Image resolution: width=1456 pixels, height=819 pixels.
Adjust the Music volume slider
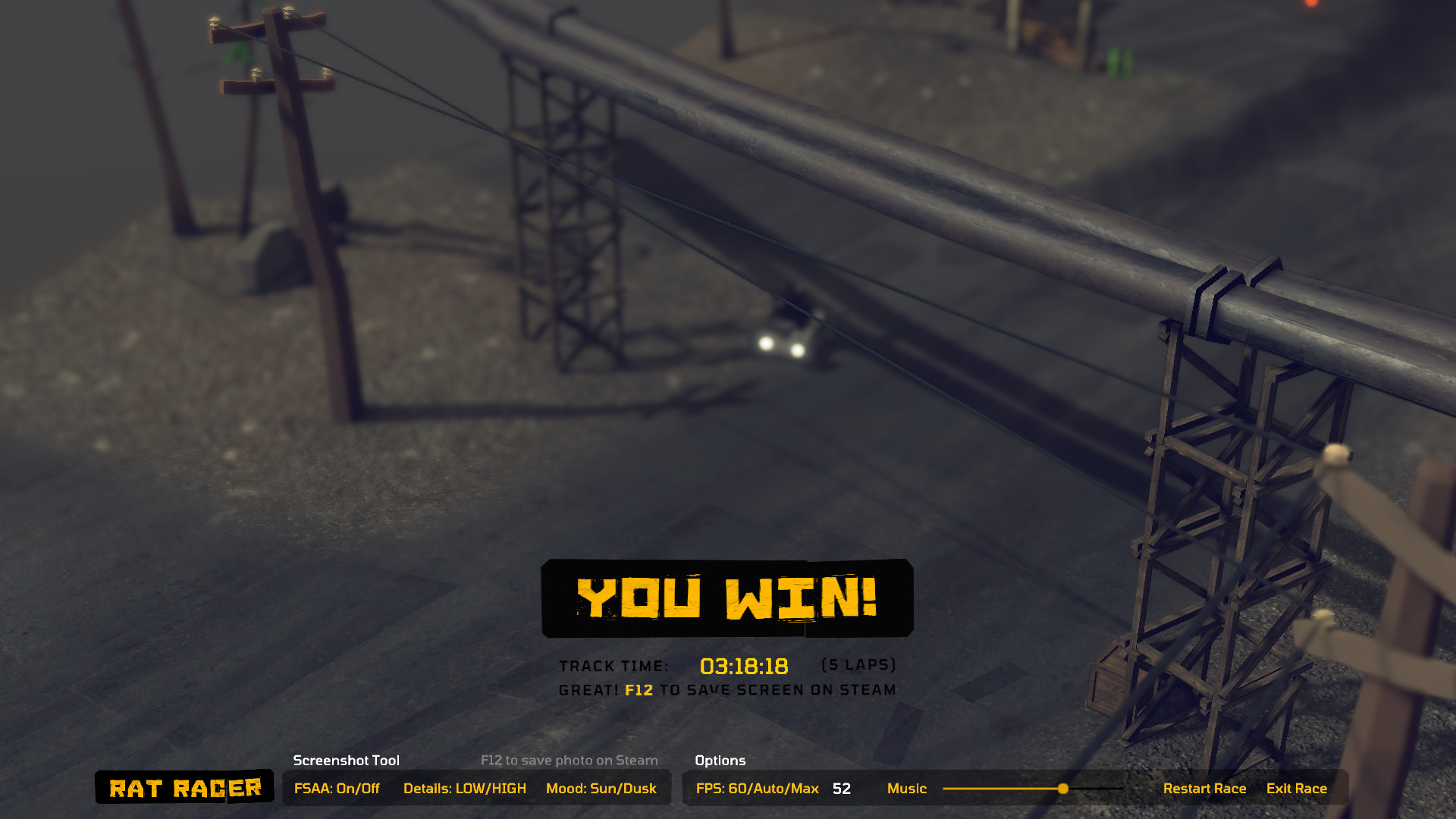(x=1009, y=789)
